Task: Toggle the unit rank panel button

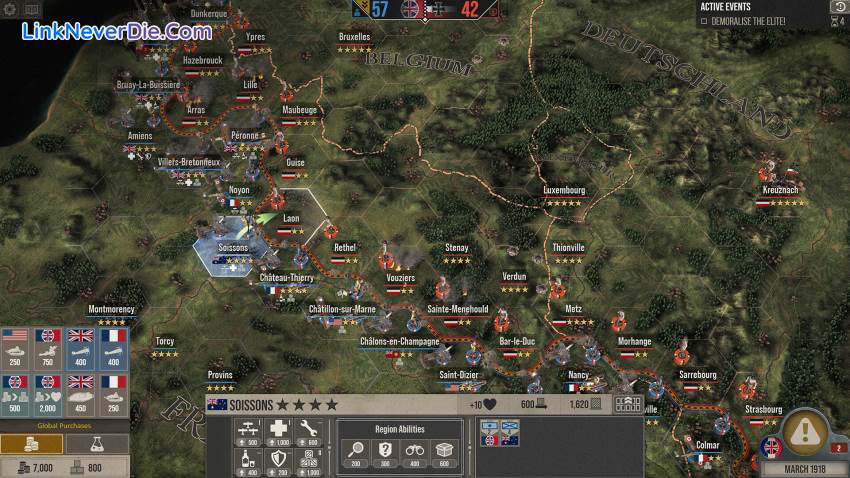Action: [x=628, y=405]
